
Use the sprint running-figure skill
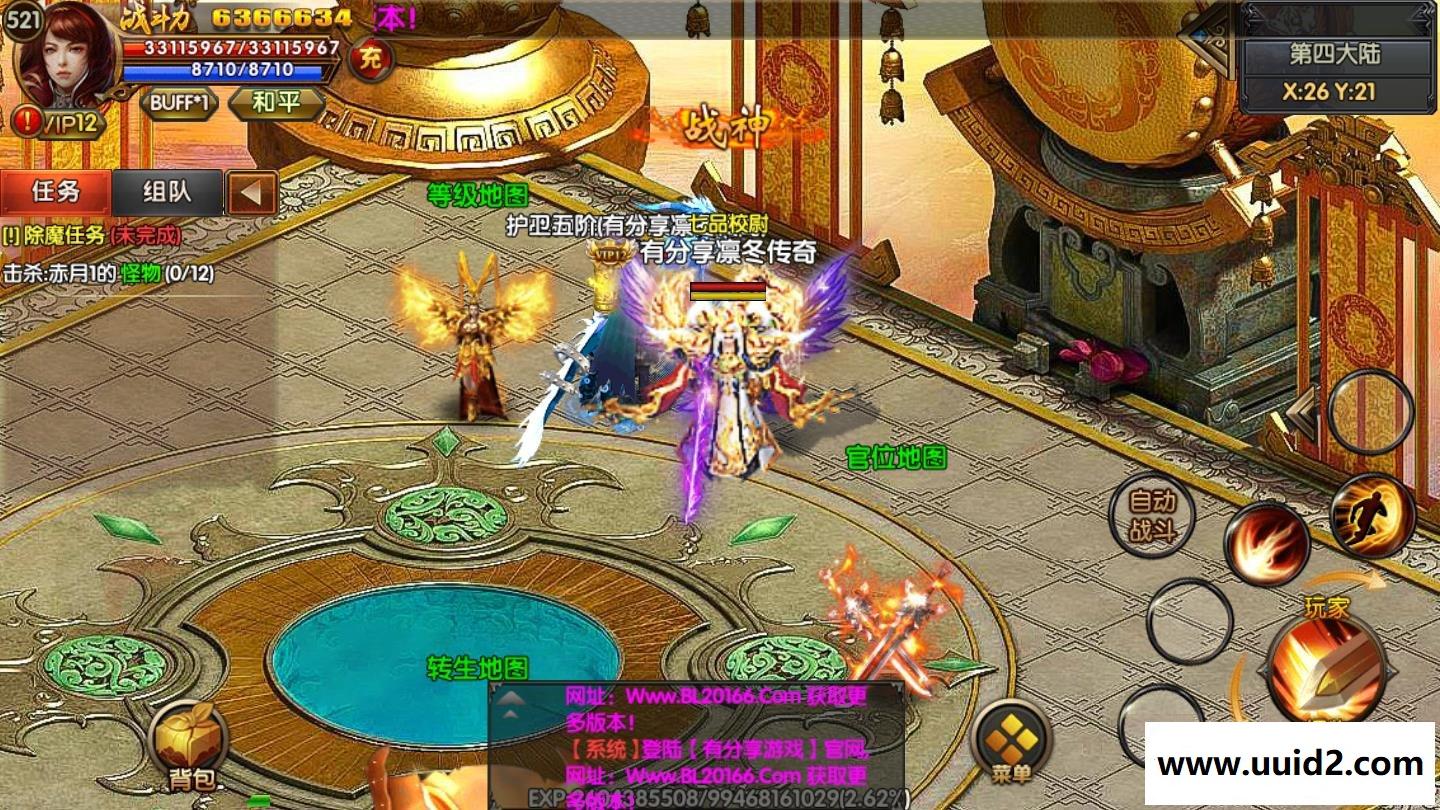1373,516
